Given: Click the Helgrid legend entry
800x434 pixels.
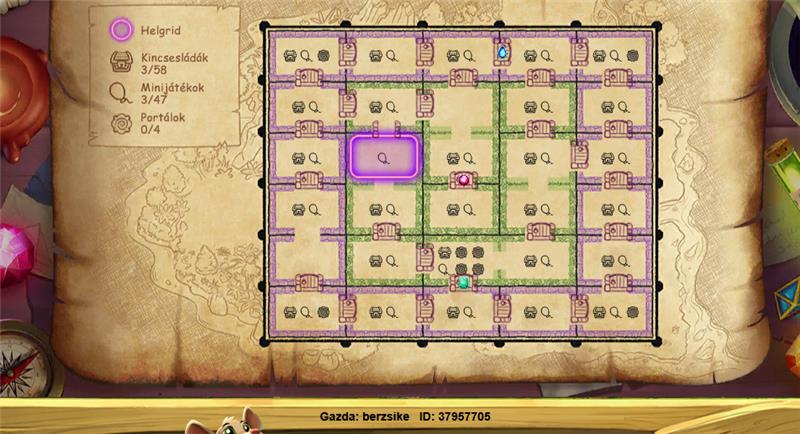Looking at the screenshot, I should click(x=146, y=30).
